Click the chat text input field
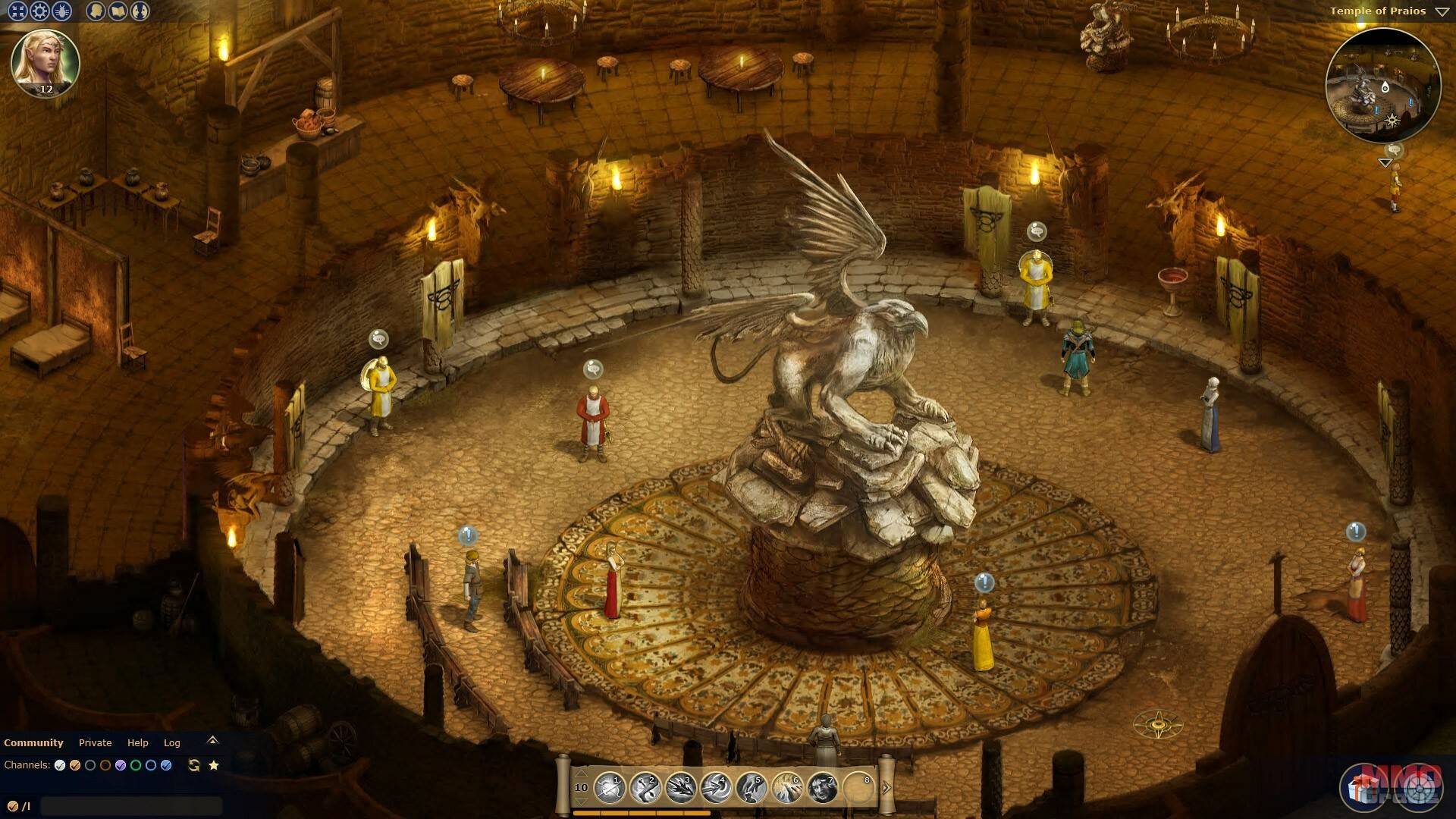This screenshot has width=1456, height=819. (x=131, y=805)
